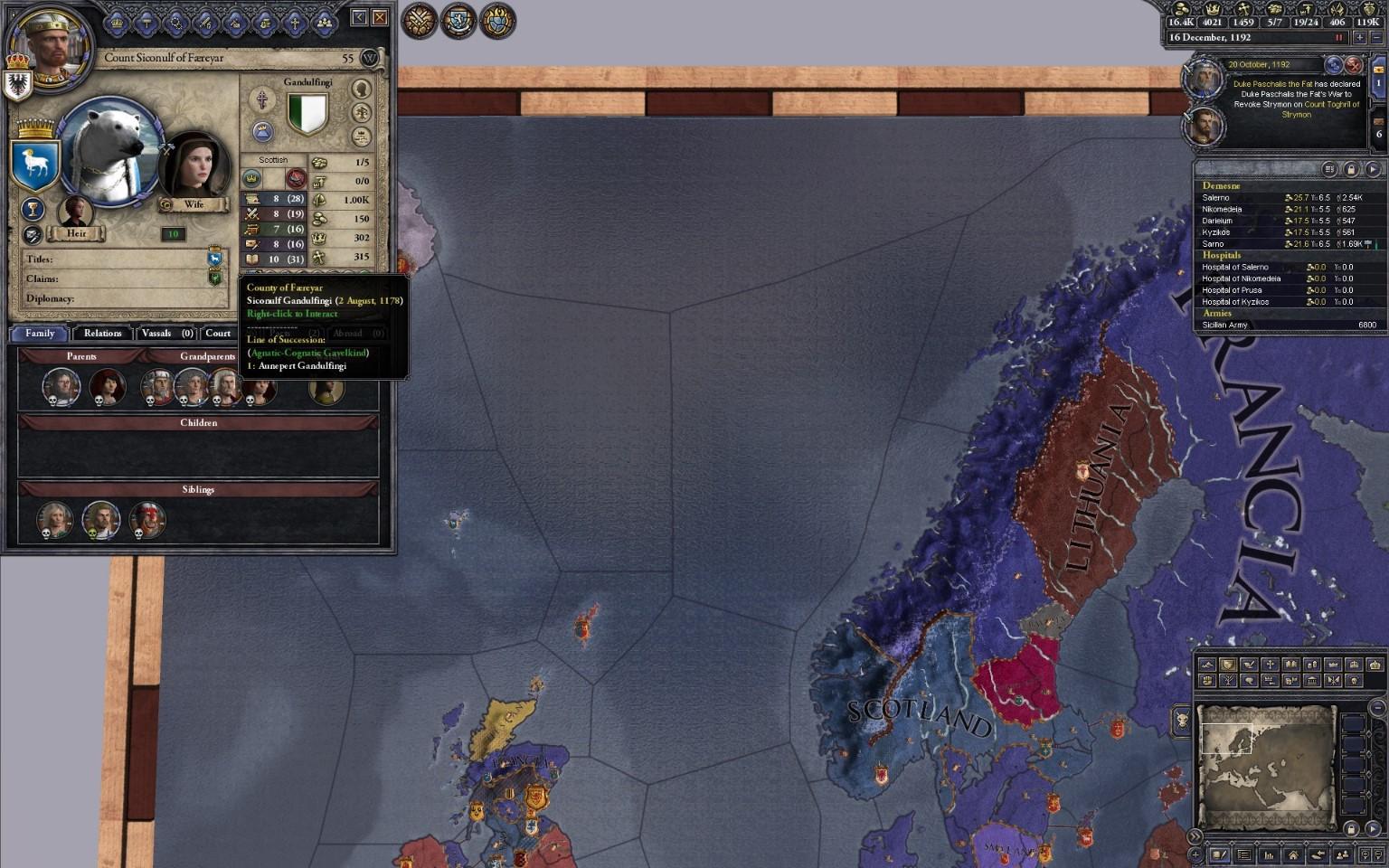Image resolution: width=1389 pixels, height=868 pixels.
Task: Open the crossed swords shield button
Action: (x=420, y=21)
